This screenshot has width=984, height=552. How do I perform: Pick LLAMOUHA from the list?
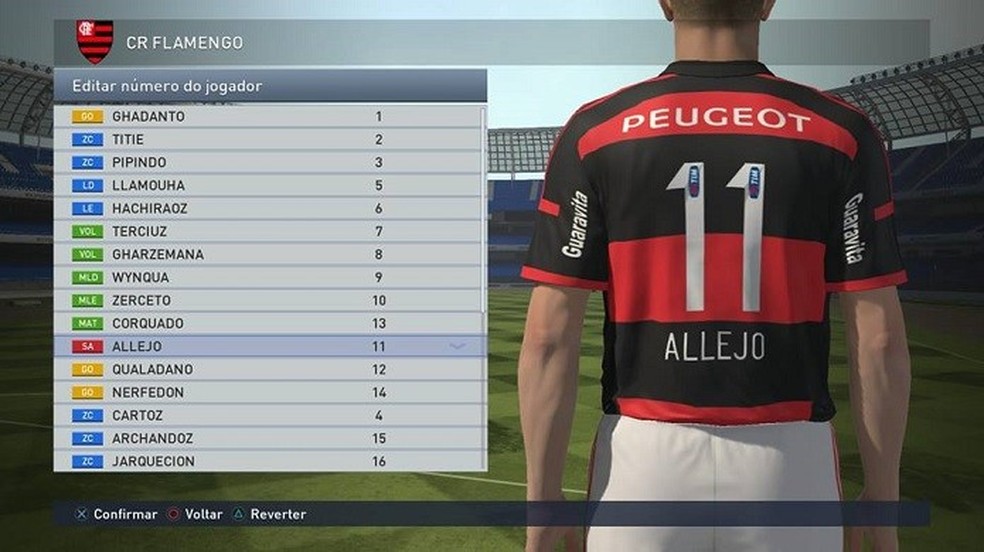(x=268, y=185)
